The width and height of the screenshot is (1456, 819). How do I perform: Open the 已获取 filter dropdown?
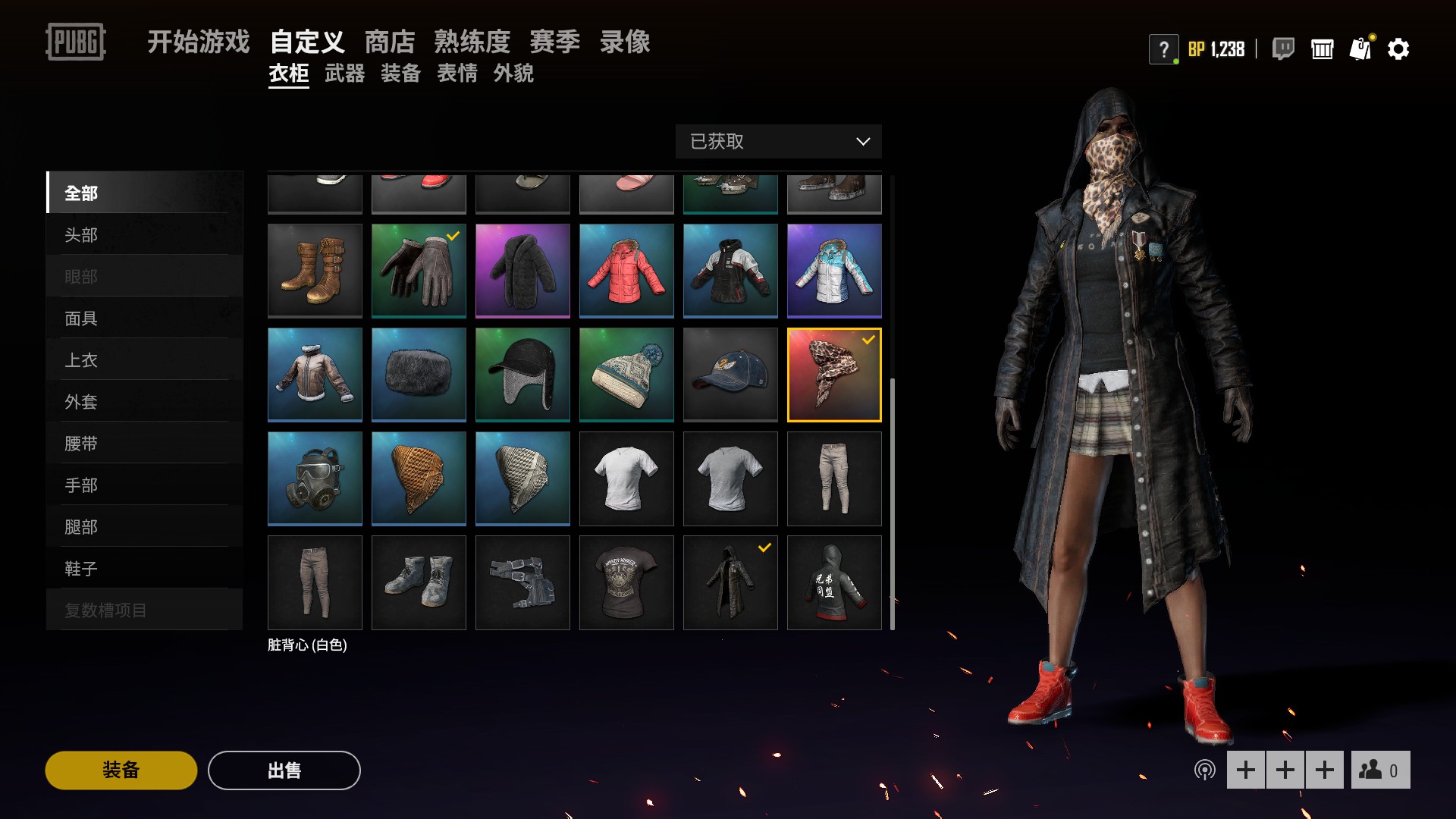pos(778,142)
